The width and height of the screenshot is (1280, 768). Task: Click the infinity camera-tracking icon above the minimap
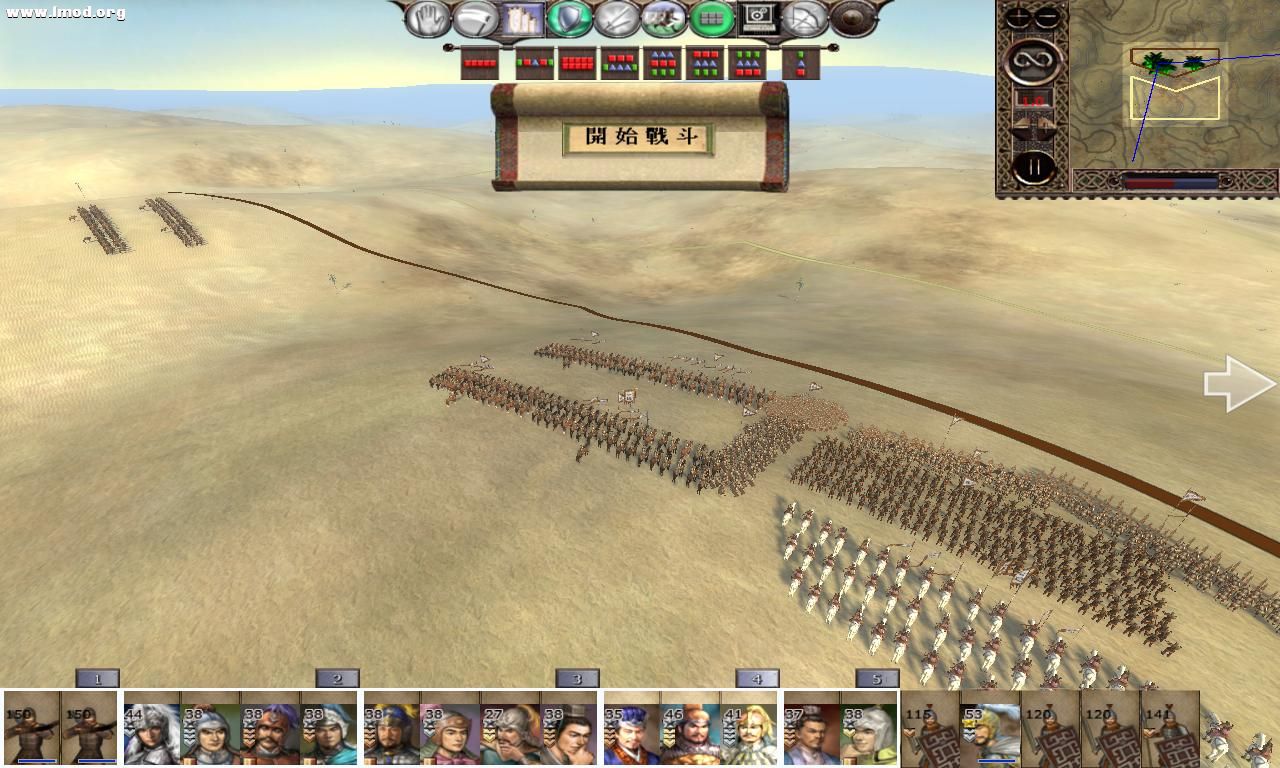click(1032, 61)
